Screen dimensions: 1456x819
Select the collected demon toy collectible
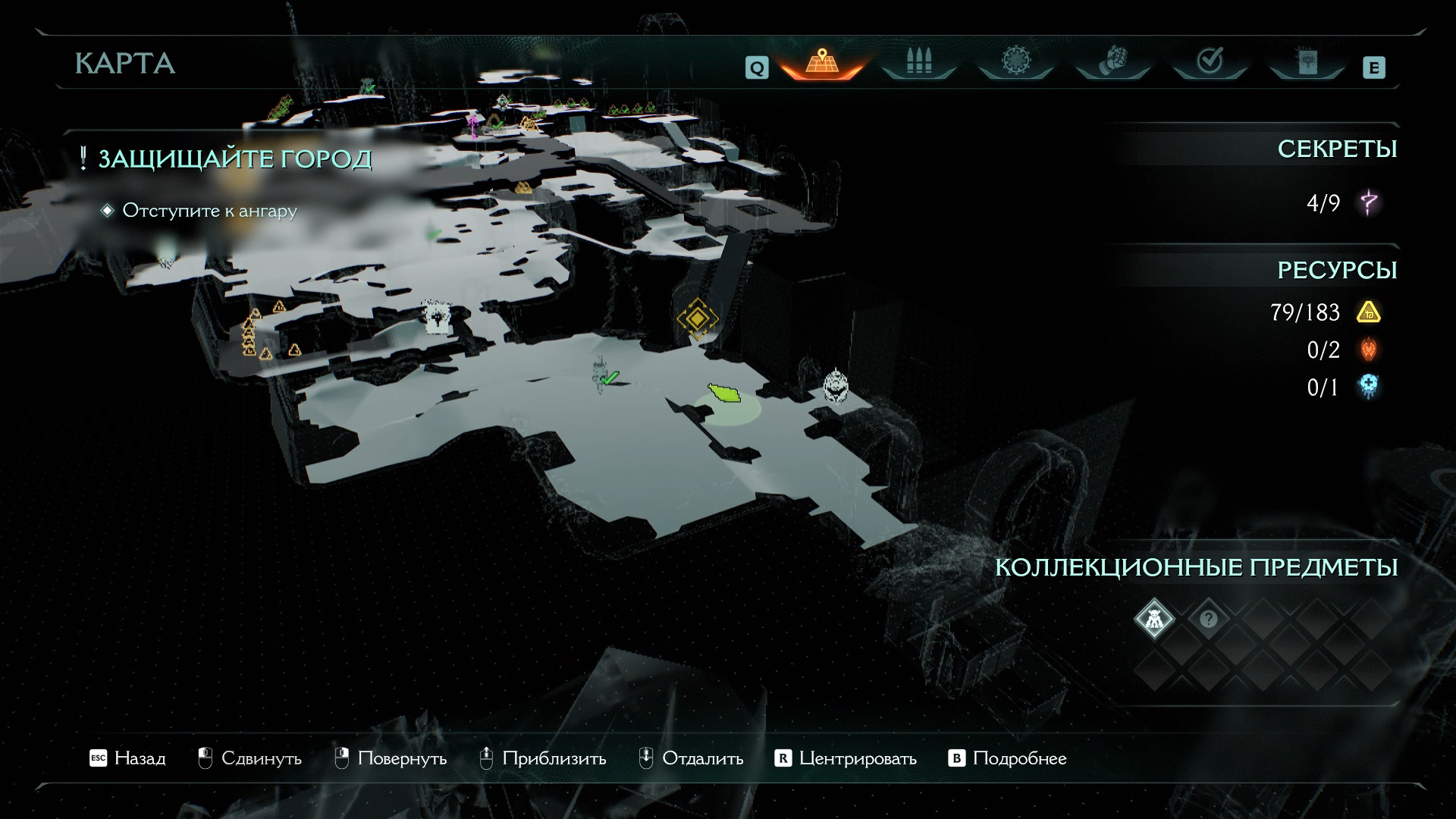coord(1153,619)
